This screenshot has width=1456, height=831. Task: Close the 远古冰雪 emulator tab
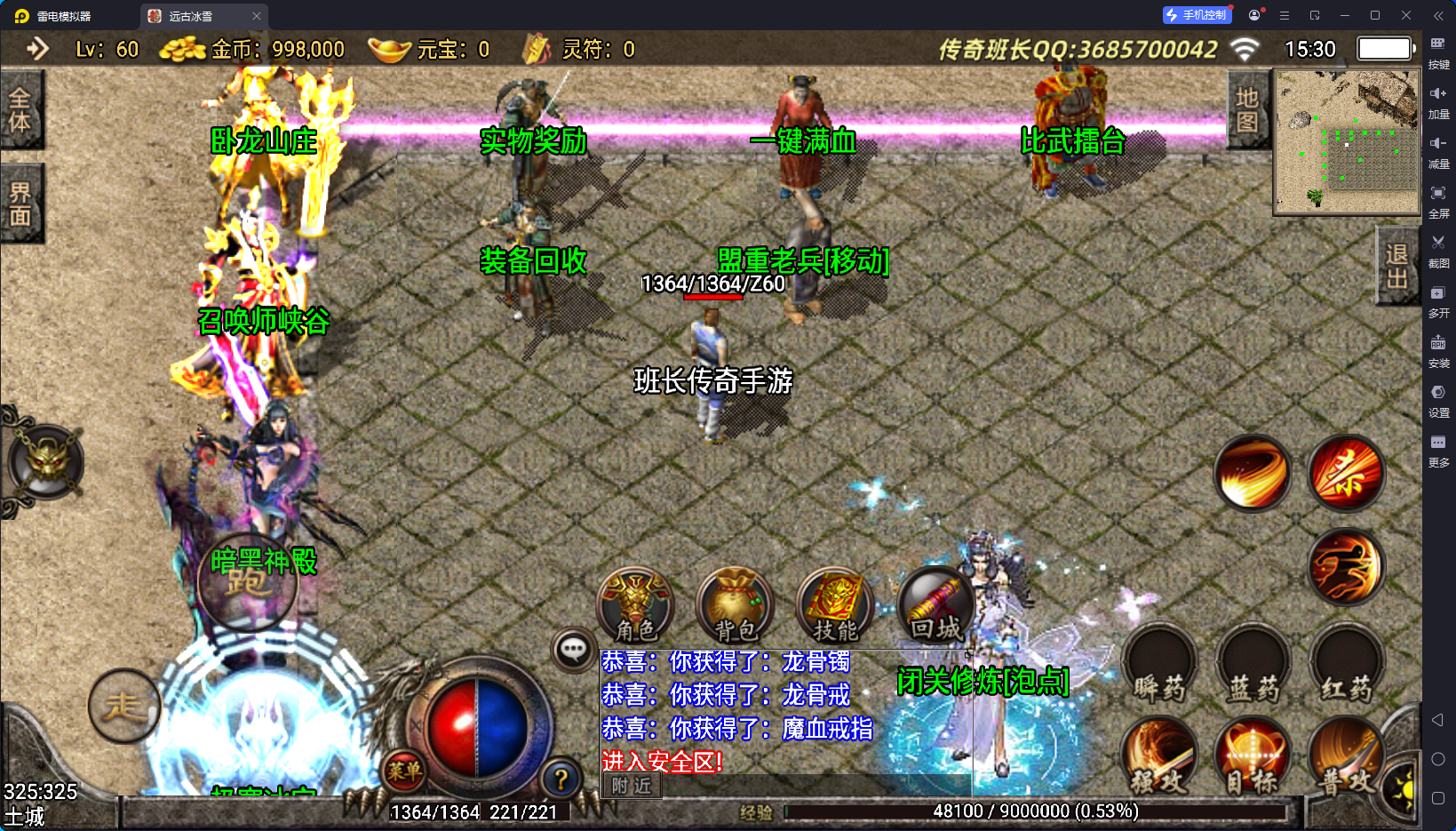257,16
